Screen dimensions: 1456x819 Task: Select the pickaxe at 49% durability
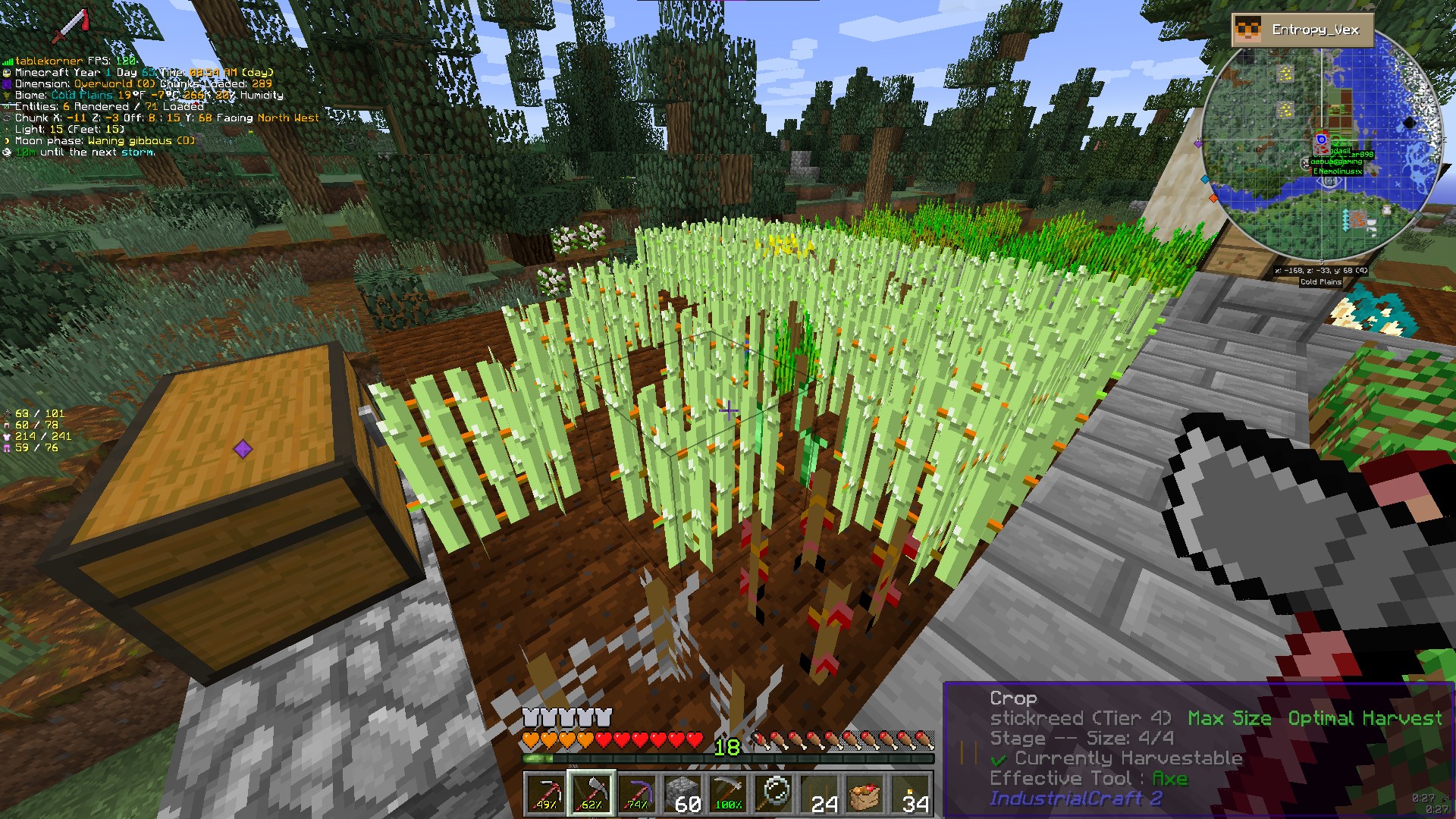[x=545, y=793]
